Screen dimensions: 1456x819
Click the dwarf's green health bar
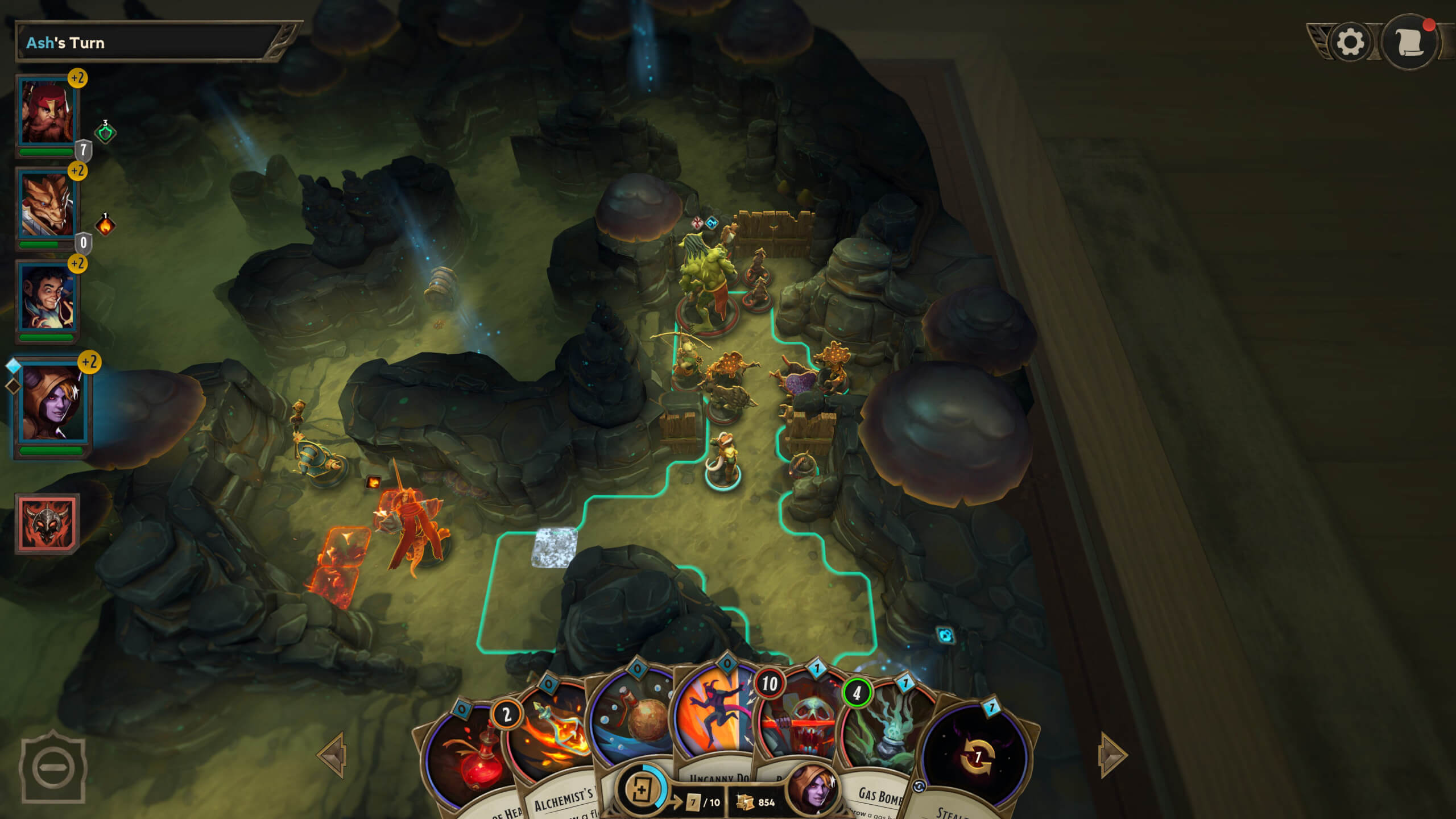(x=45, y=152)
